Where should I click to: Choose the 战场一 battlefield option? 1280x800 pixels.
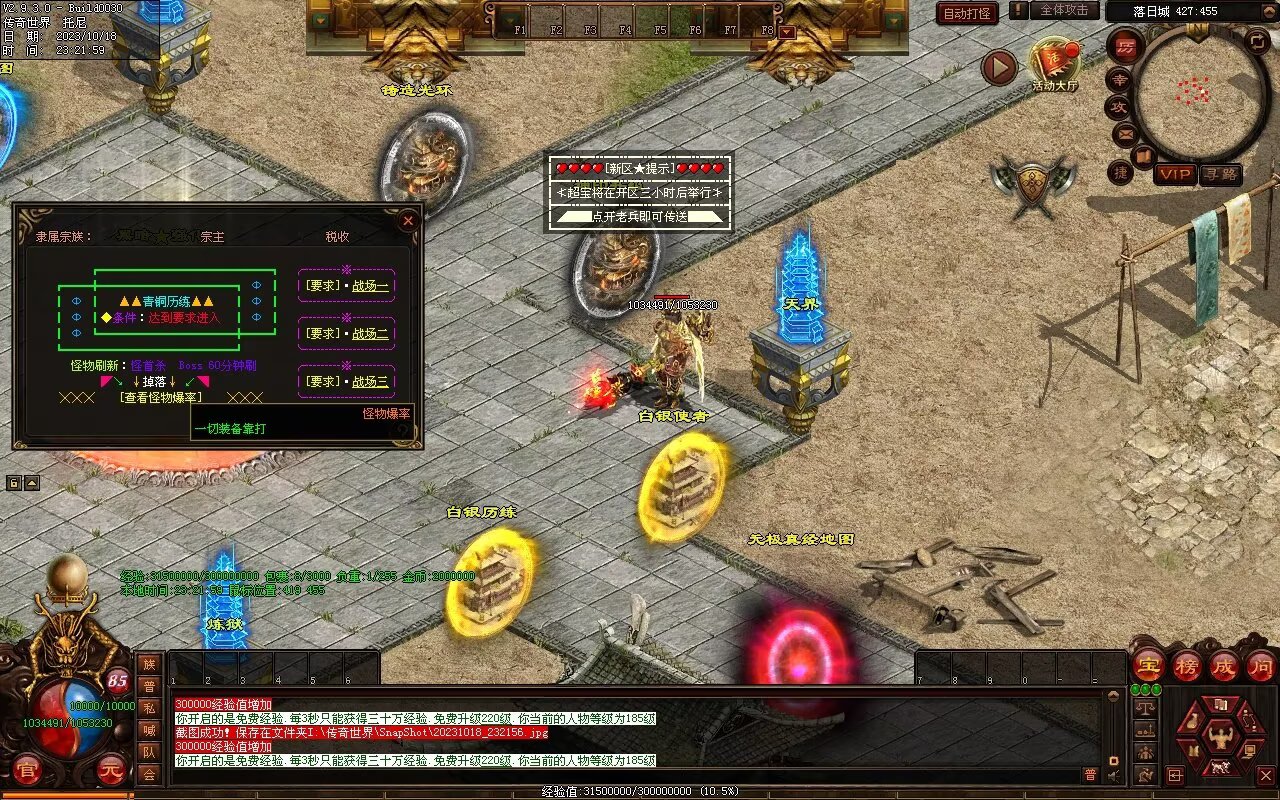[347, 285]
